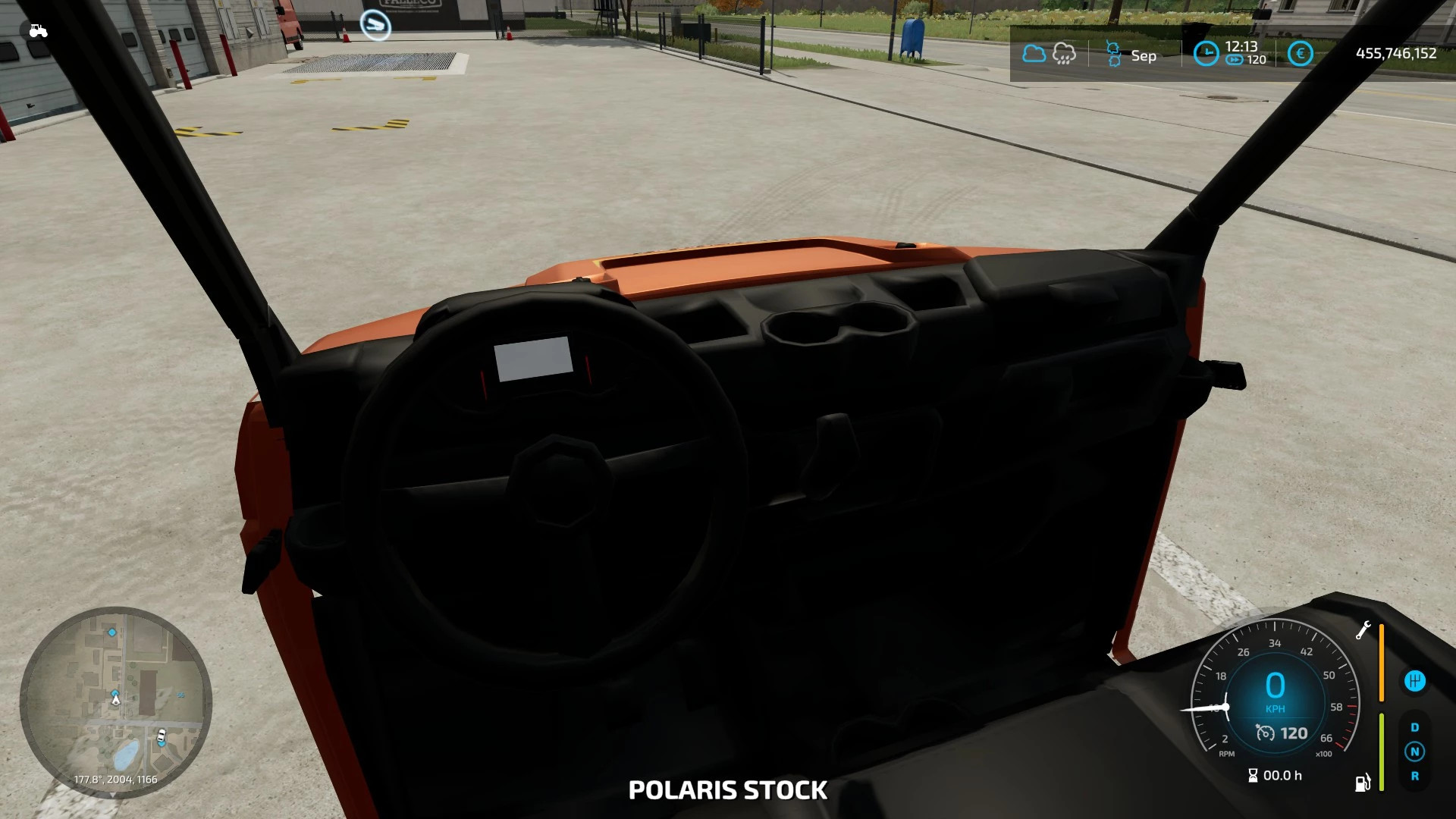Toggle the N neutral gear indicator
Image resolution: width=1456 pixels, height=819 pixels.
coord(1415,752)
